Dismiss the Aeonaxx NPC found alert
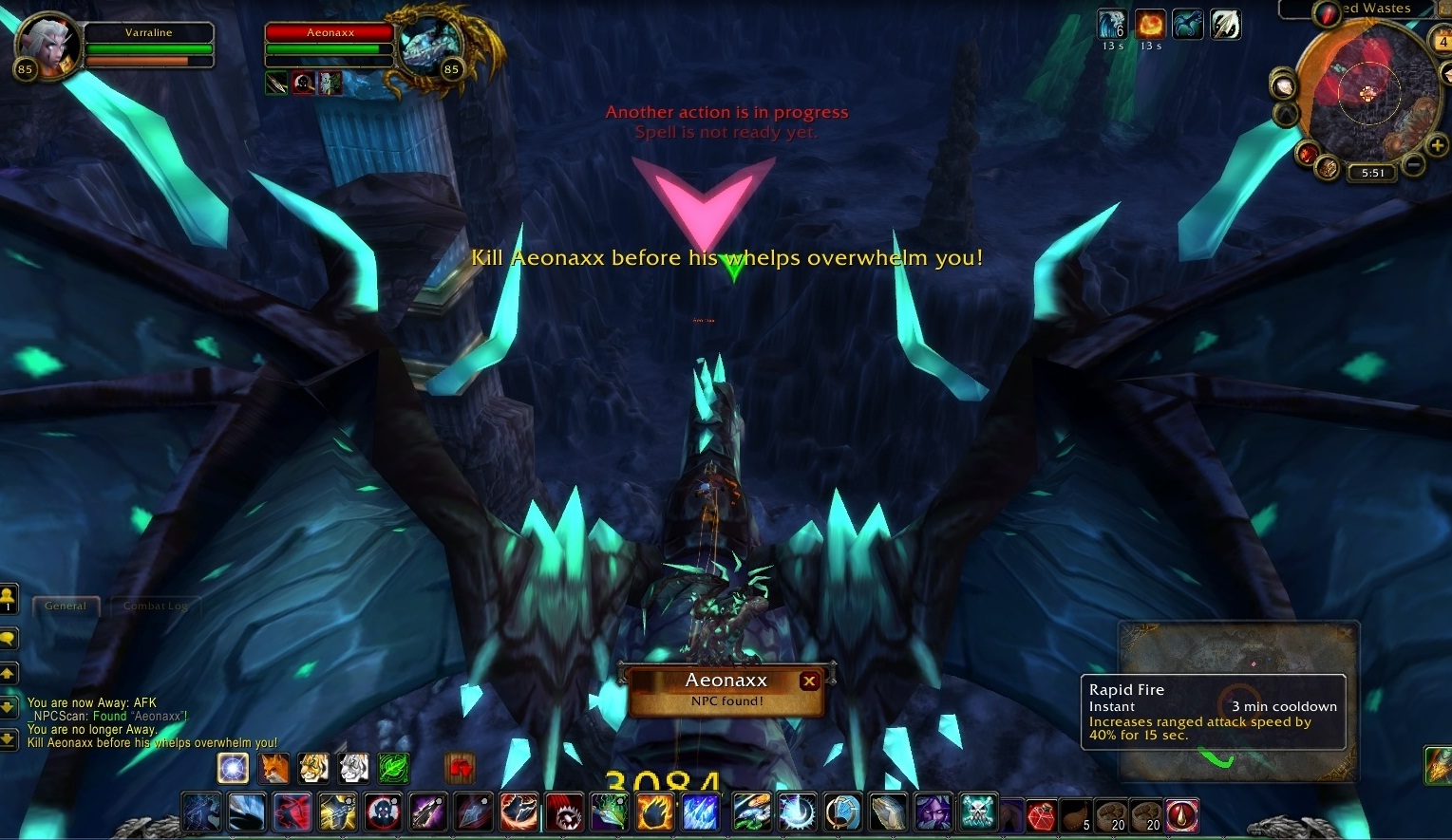Viewport: 1452px width, 840px height. (810, 681)
